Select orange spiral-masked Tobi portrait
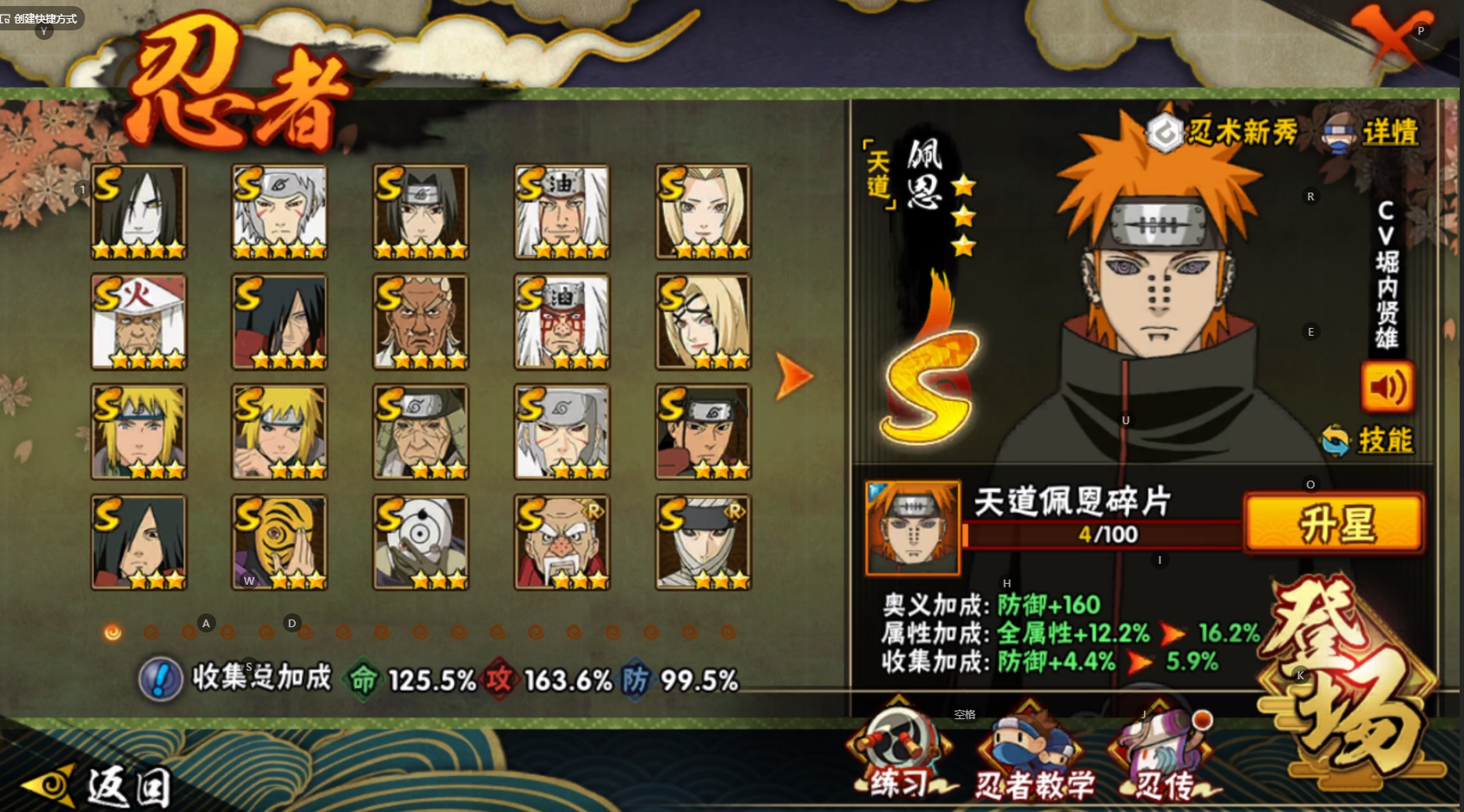Viewport: 1464px width, 812px height. tap(279, 542)
